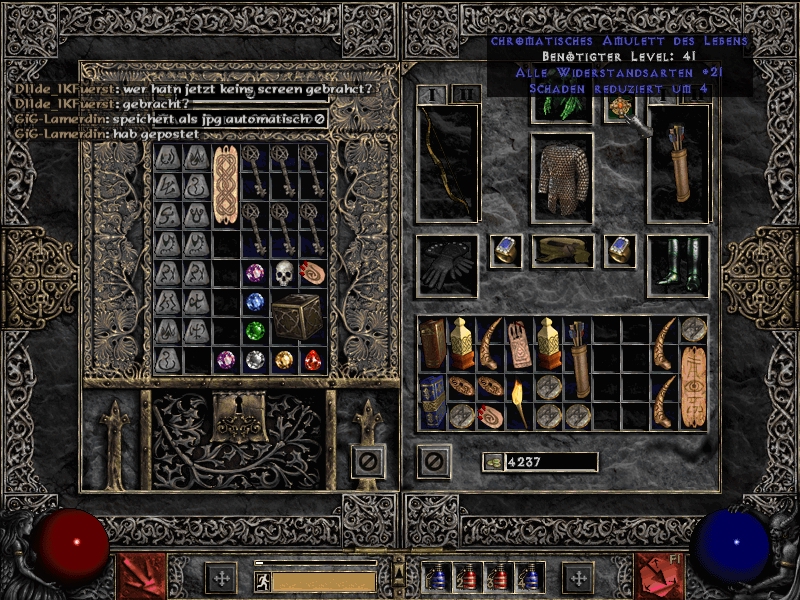The height and width of the screenshot is (600, 800).
Task: Select the equipped green boots
Action: click(x=678, y=266)
